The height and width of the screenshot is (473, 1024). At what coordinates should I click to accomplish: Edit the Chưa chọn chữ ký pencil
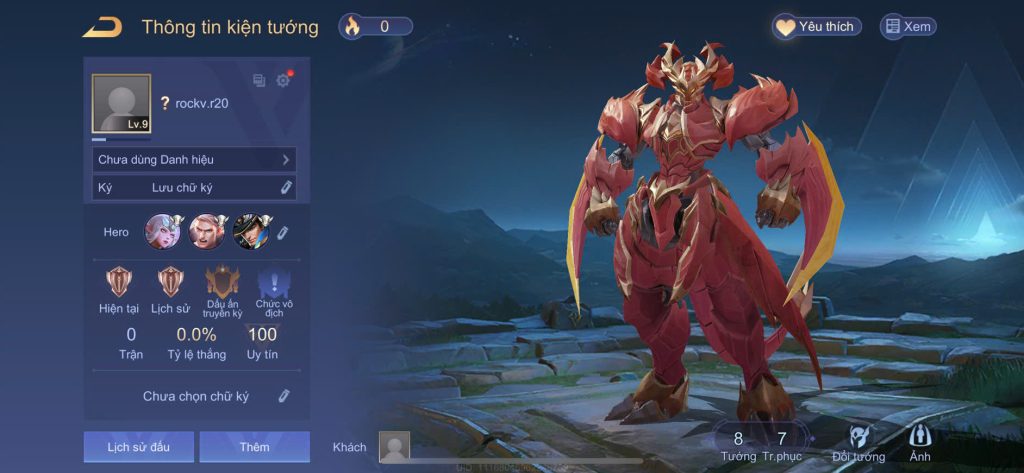click(x=284, y=396)
